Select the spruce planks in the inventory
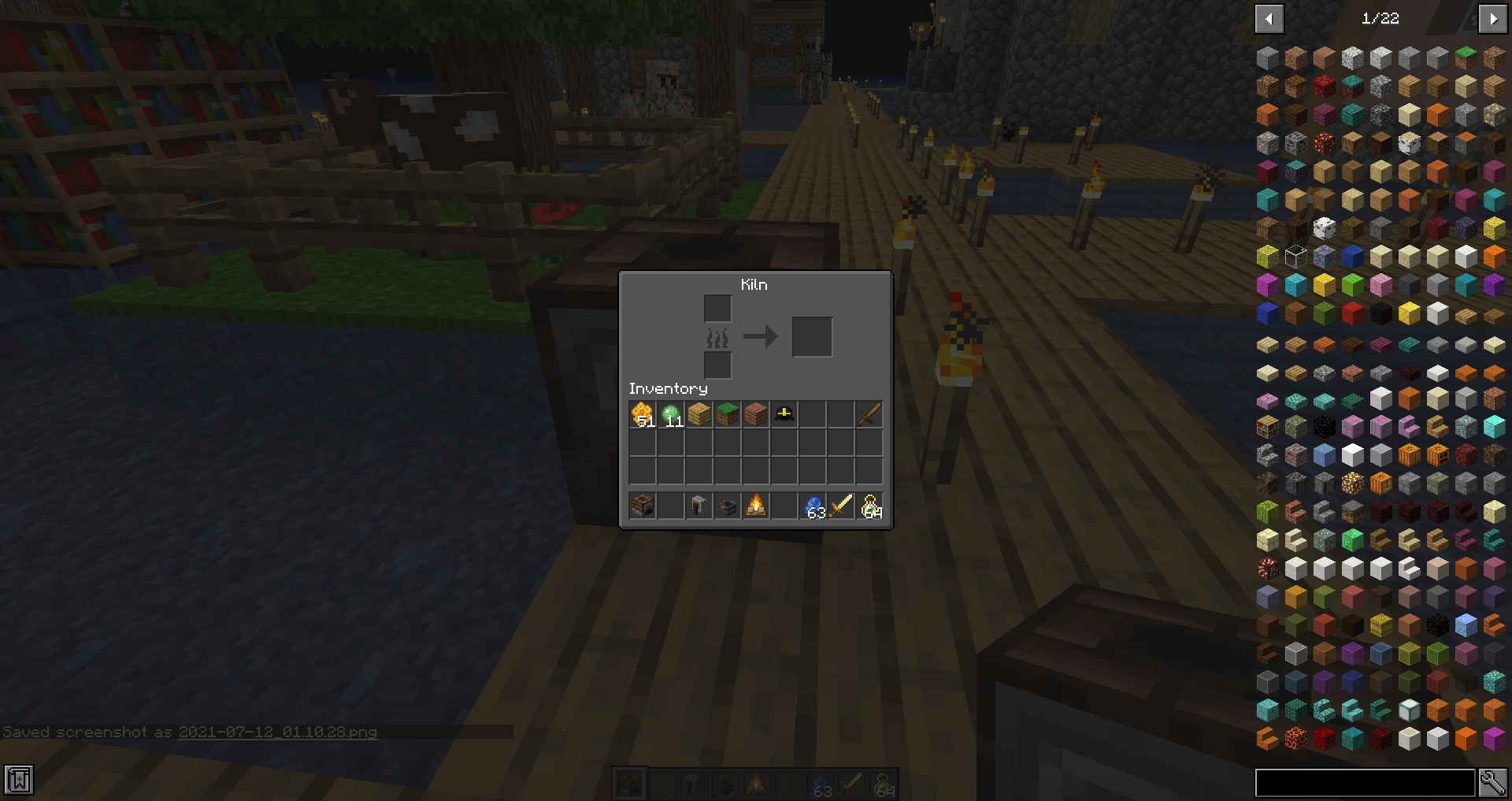The height and width of the screenshot is (801, 1512). (x=755, y=413)
